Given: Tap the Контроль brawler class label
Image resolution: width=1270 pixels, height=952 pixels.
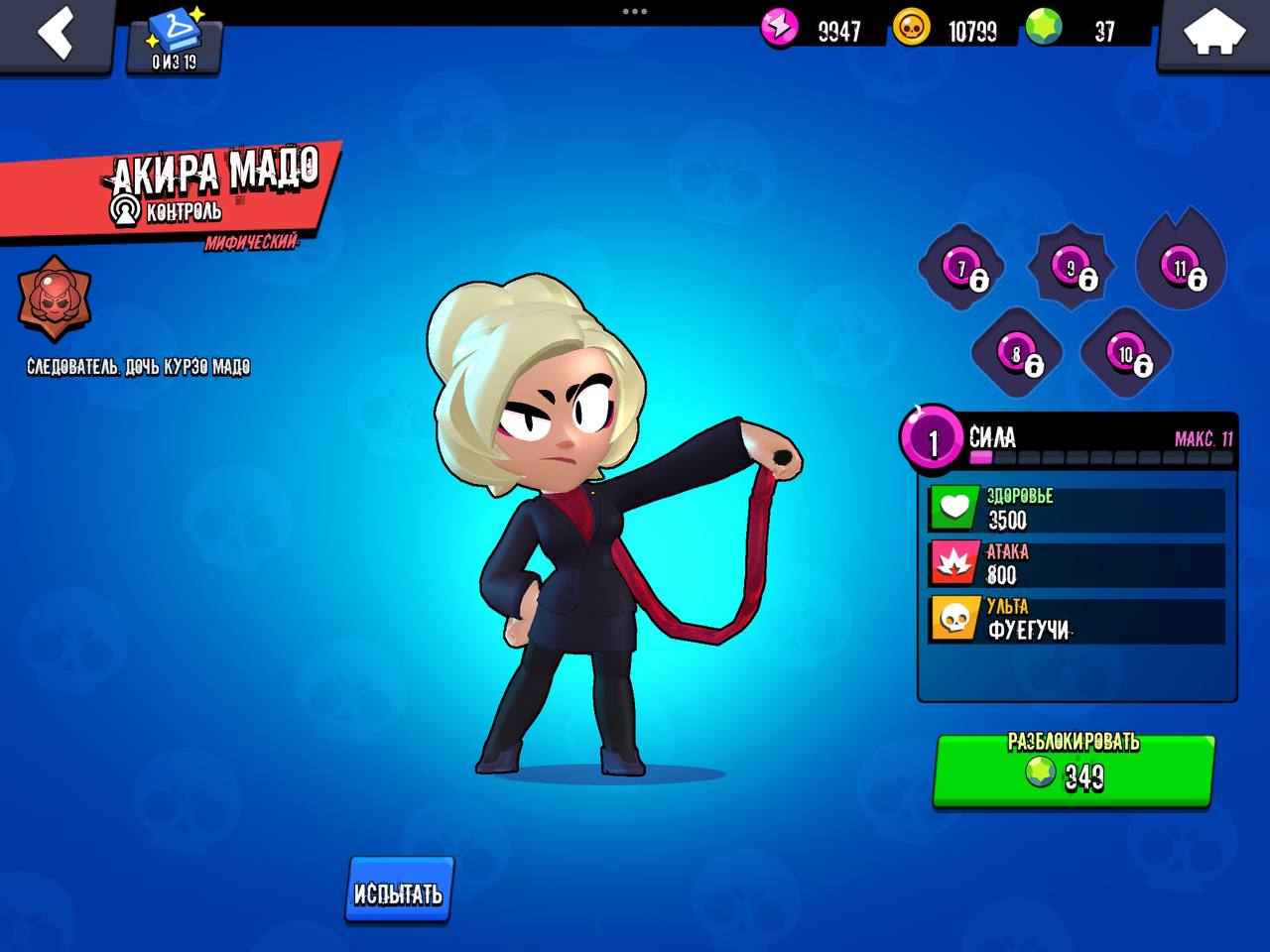Looking at the screenshot, I should 169,211.
